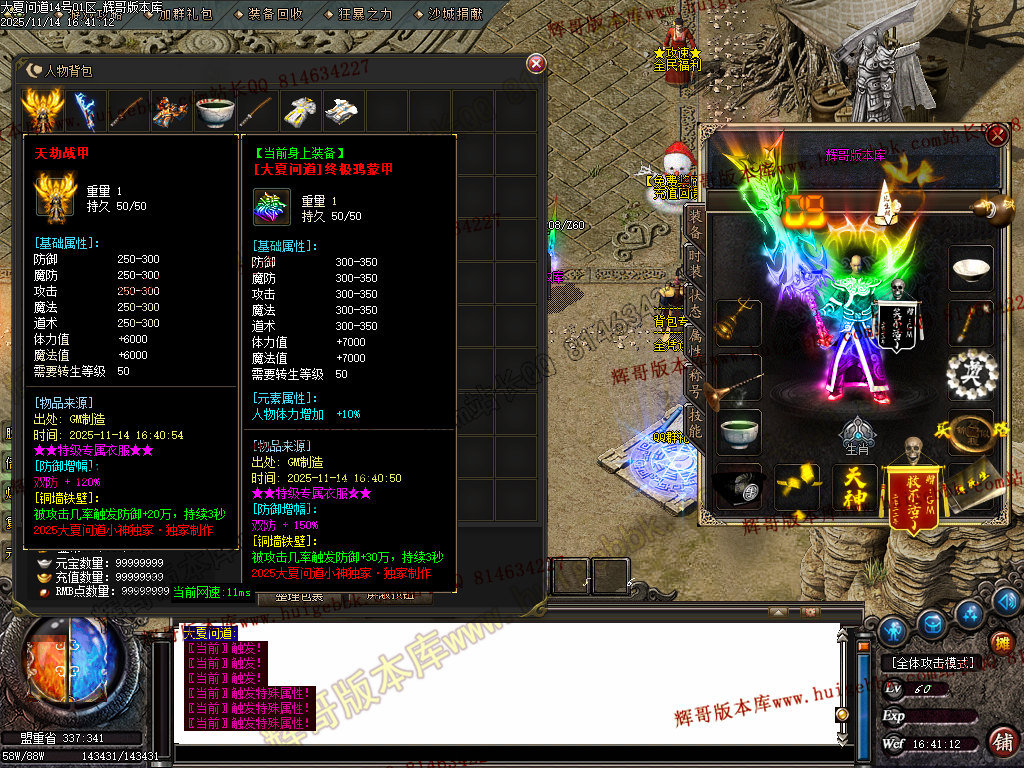Select the golden winged armor in backpack
Image resolution: width=1024 pixels, height=768 pixels.
tap(42, 111)
